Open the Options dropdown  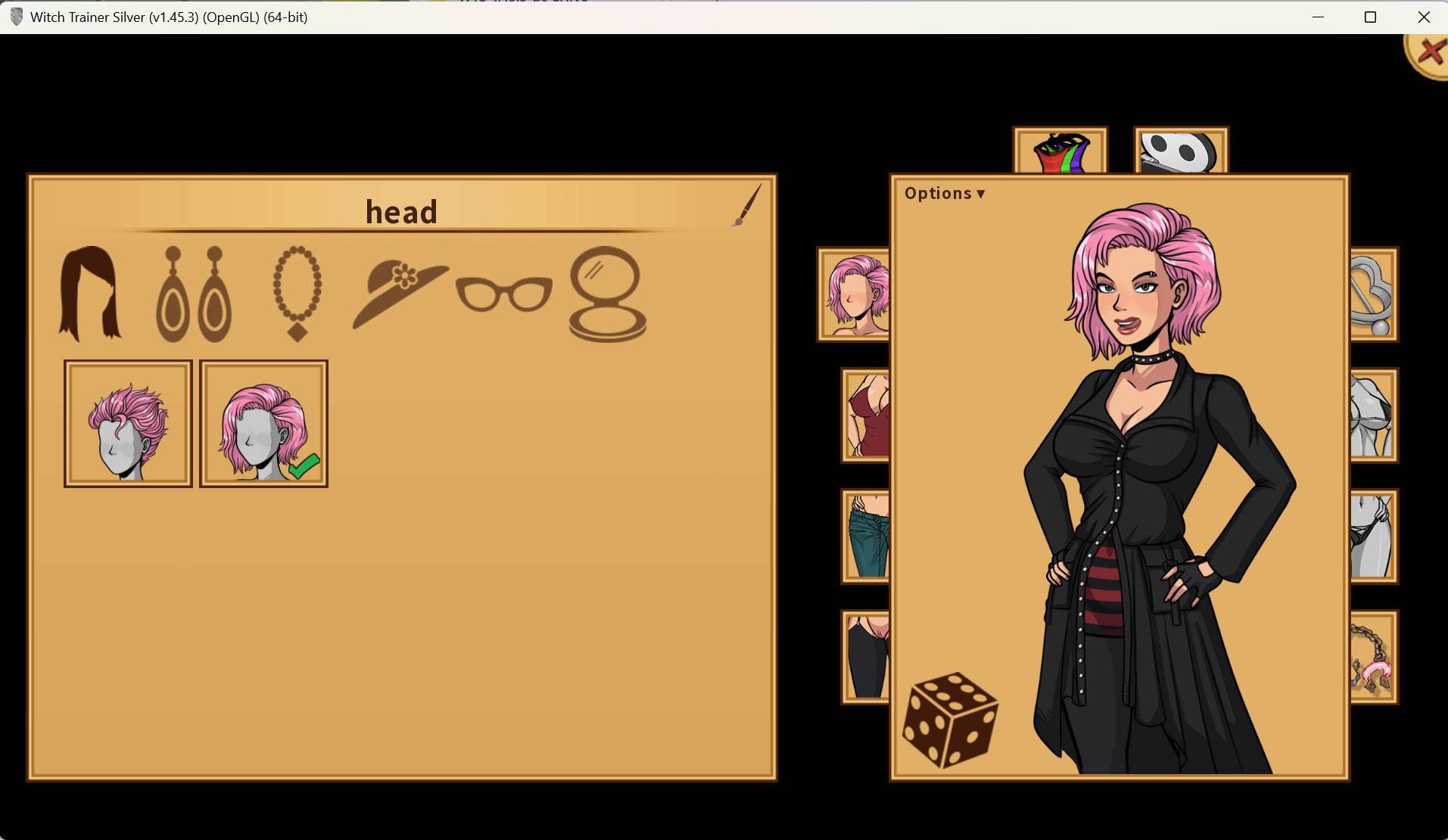(x=944, y=194)
